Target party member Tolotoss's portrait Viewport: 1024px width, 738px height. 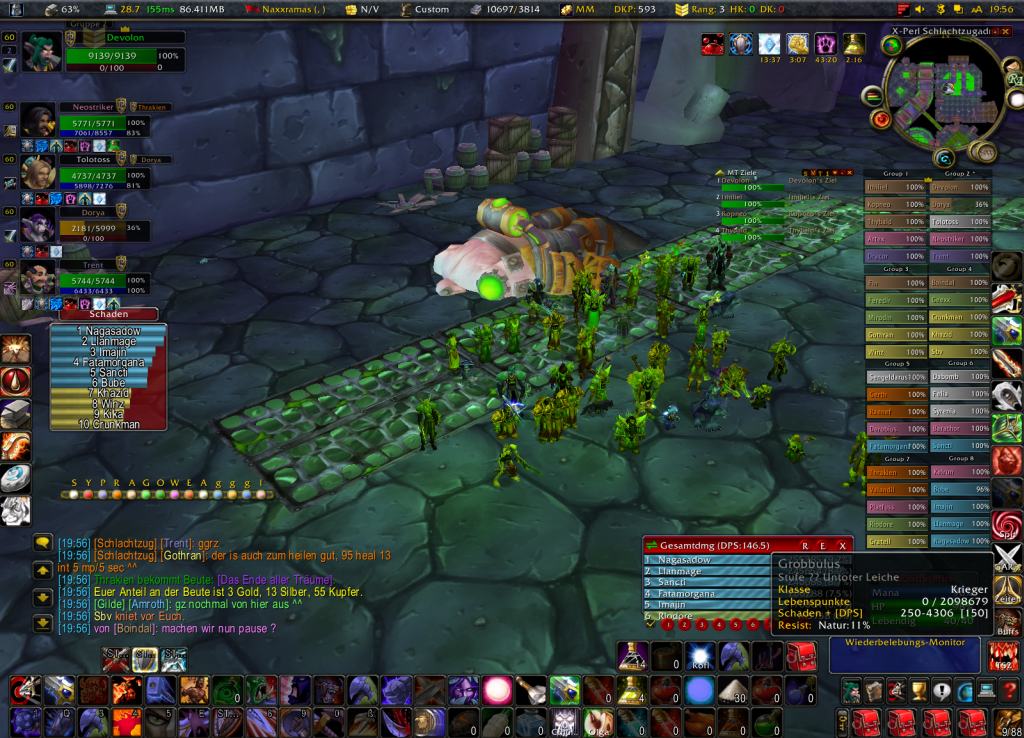coord(38,173)
